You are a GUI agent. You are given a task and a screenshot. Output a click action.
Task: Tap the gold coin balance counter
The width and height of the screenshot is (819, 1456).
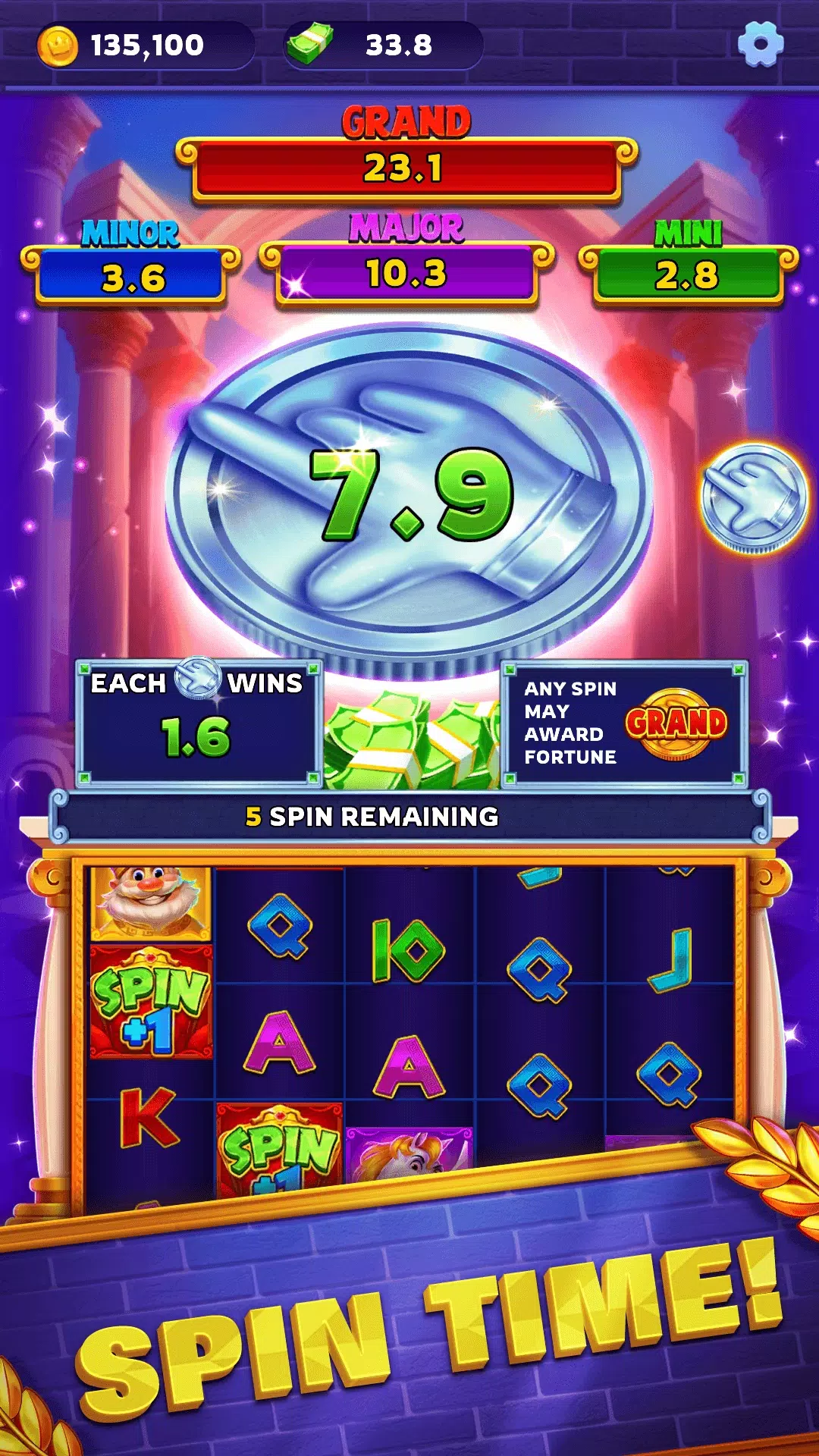pyautogui.click(x=144, y=45)
